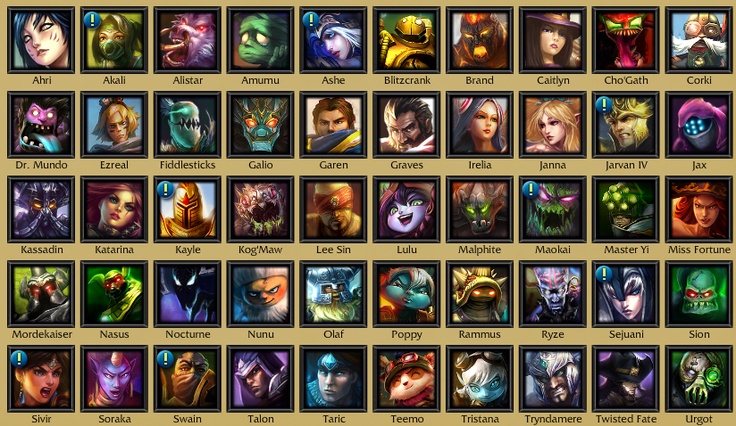Select Dr. Mundo's portrait
The height and width of the screenshot is (426, 736).
40,124
